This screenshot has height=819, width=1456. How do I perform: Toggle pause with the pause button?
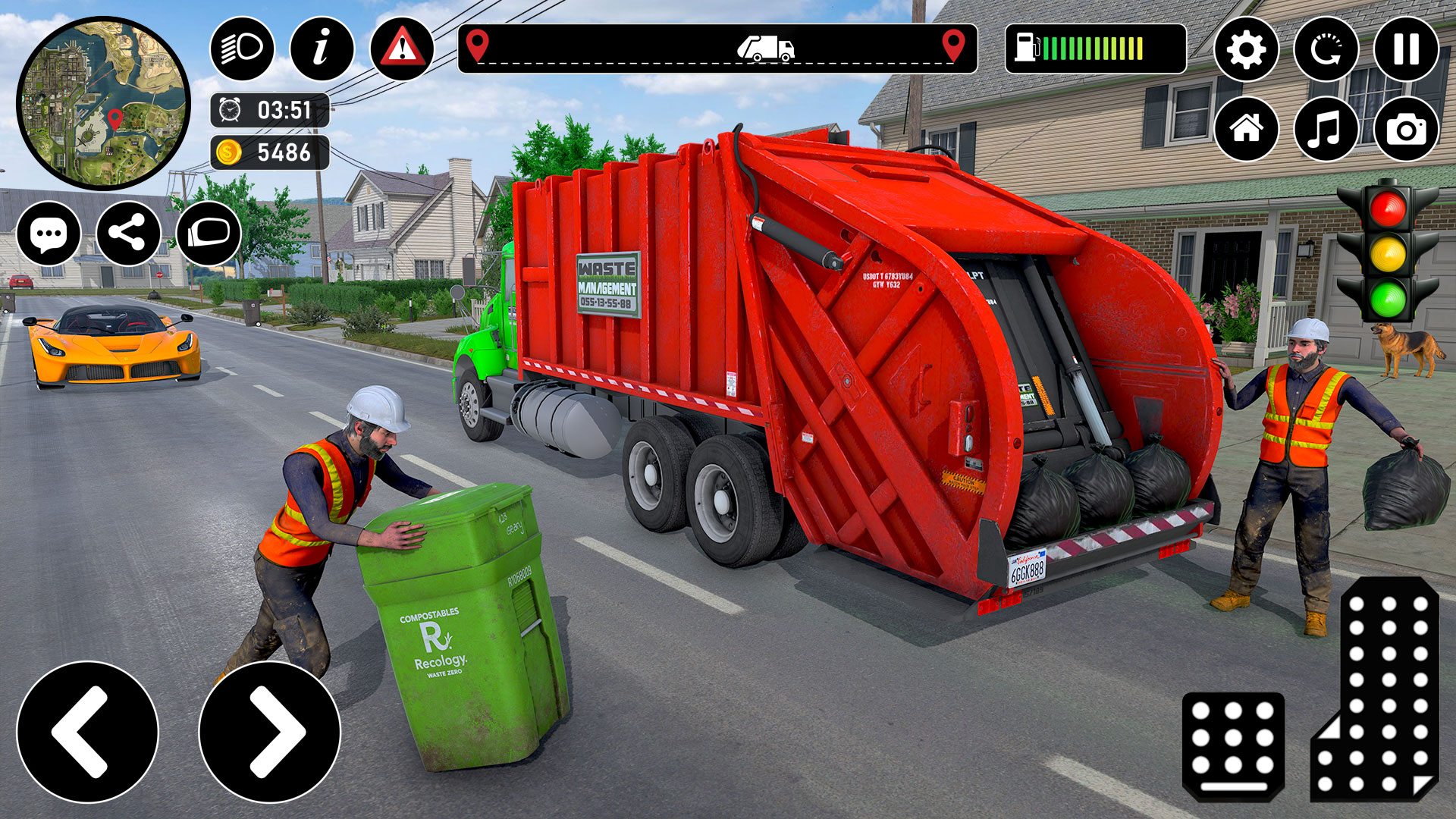(x=1407, y=49)
